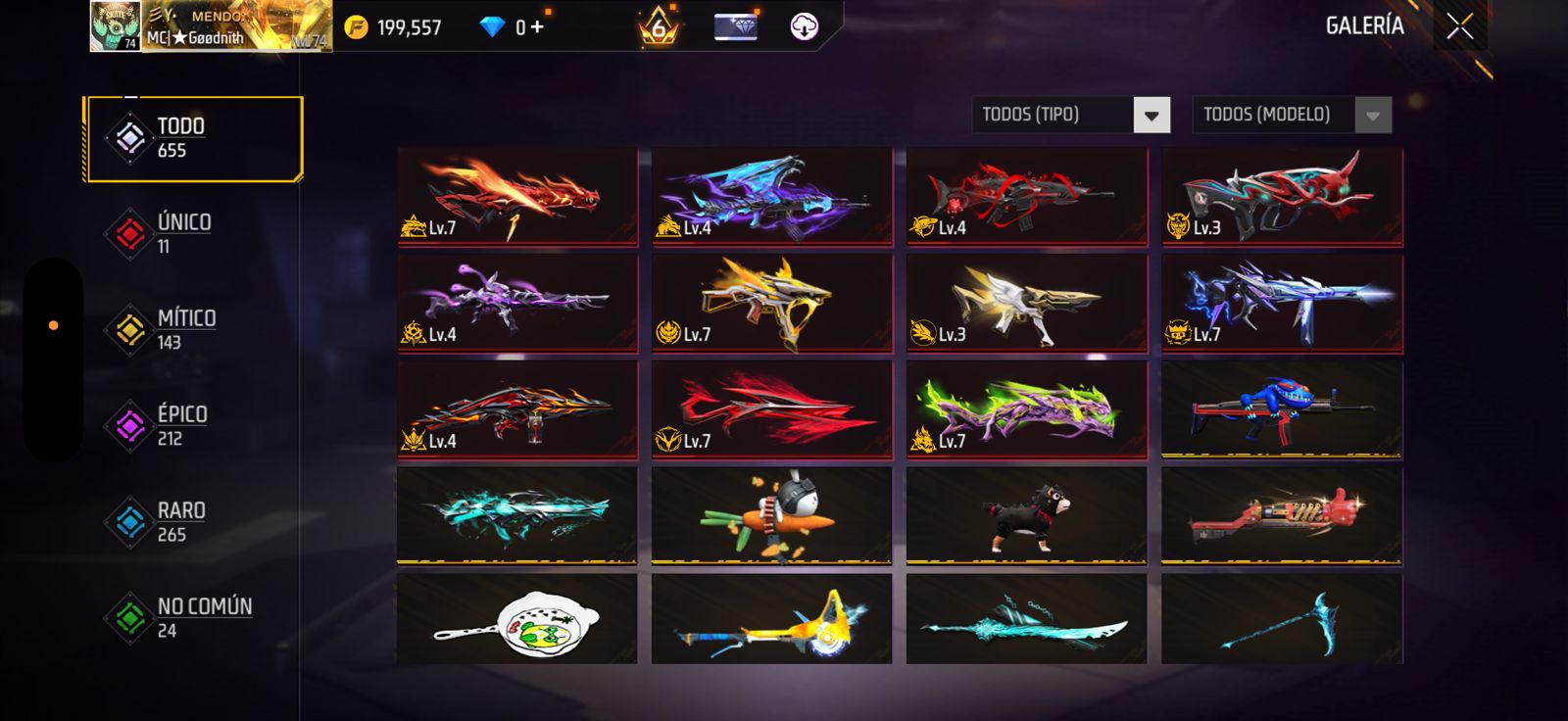This screenshot has width=1568, height=721.
Task: Close the Galería screen
Action: tap(1459, 26)
